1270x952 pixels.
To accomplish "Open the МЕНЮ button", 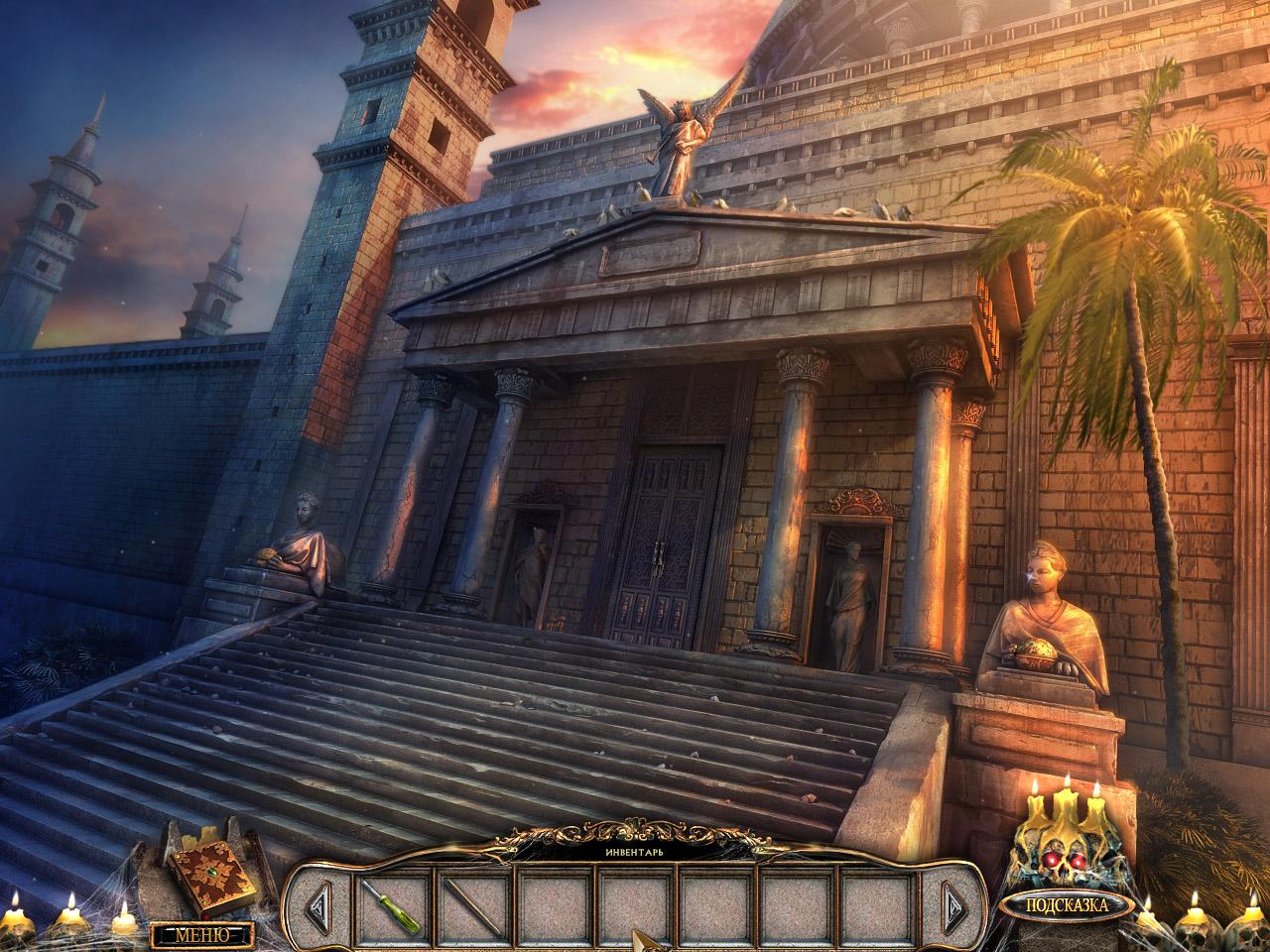I will click(x=201, y=934).
